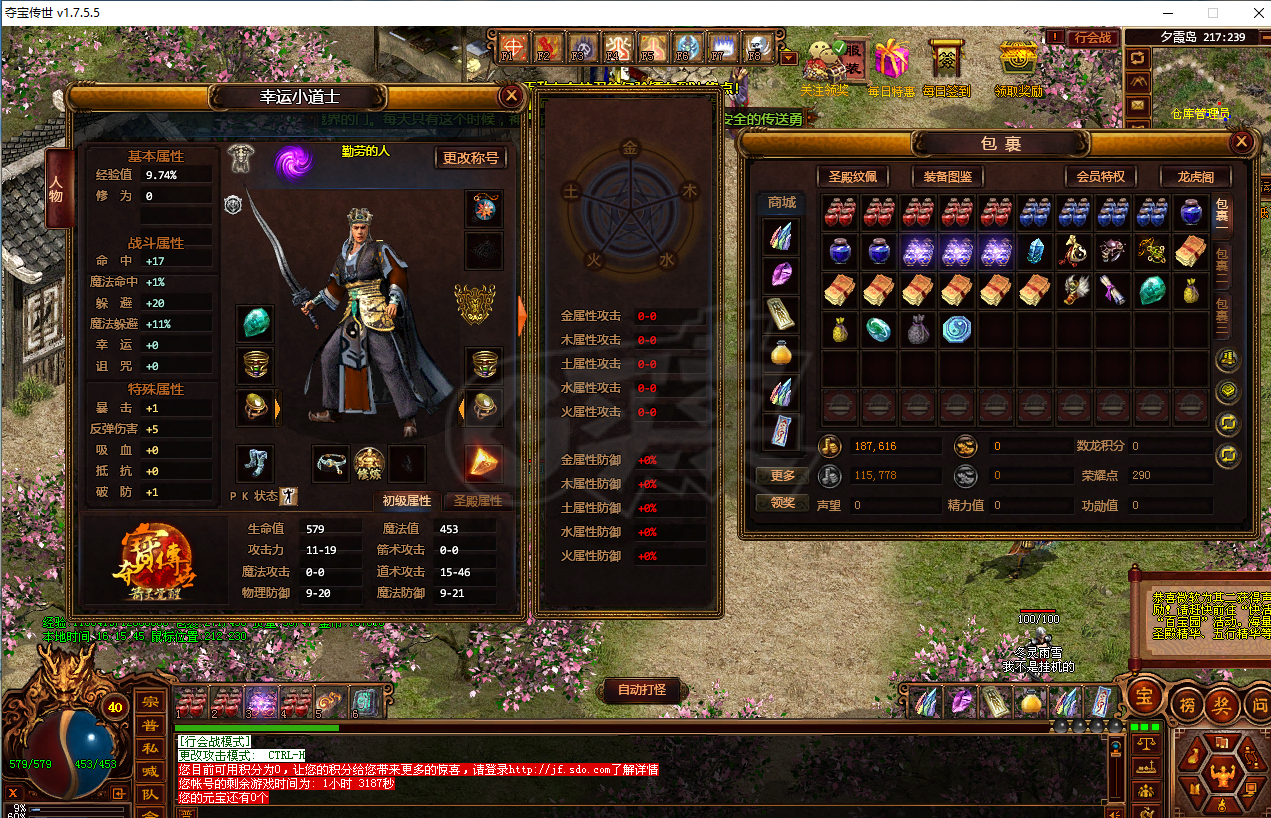Select the 人物 side tab
Screen dimensions: 1271x818
[x=57, y=189]
